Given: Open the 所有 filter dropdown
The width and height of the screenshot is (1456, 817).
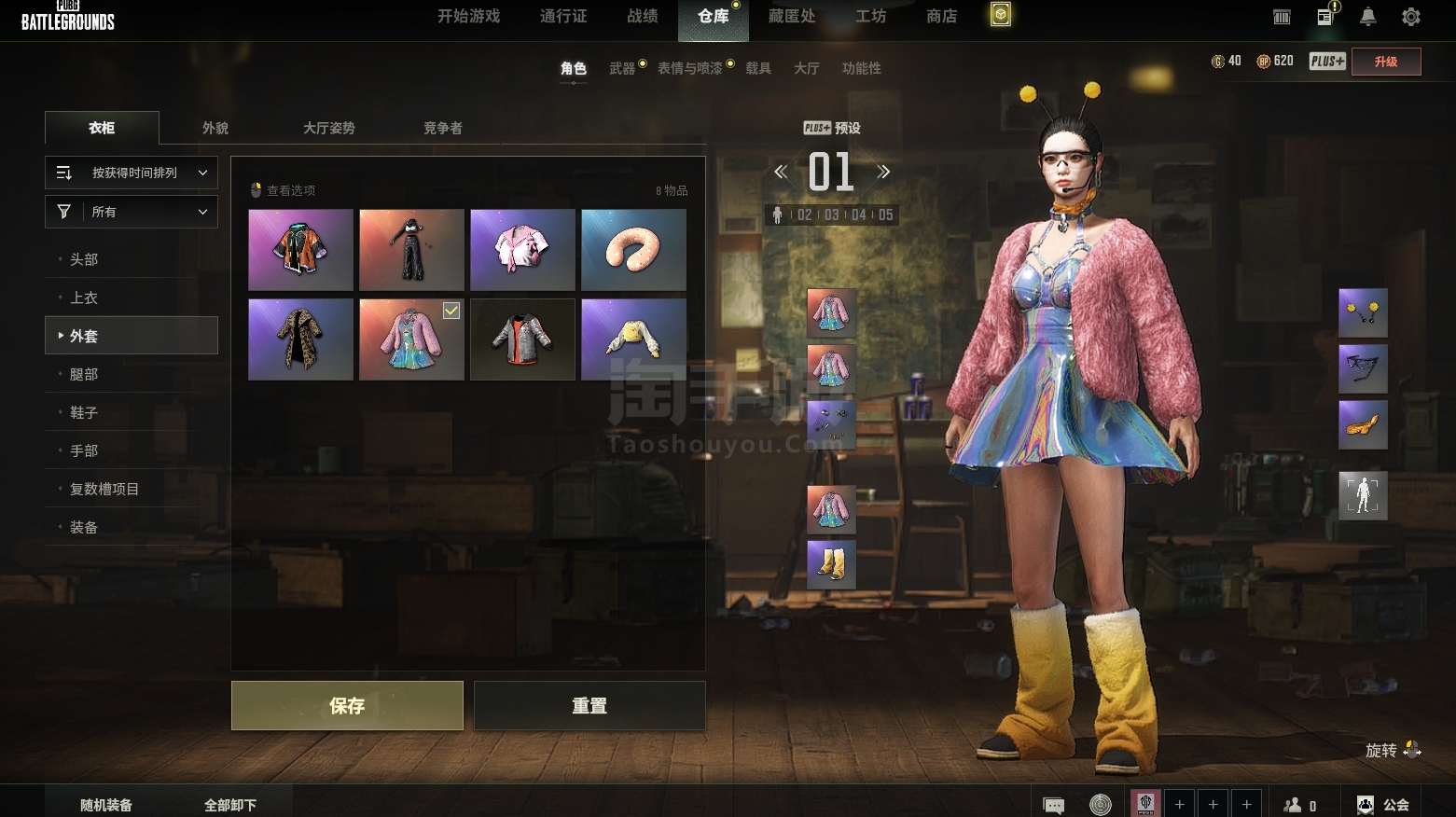Looking at the screenshot, I should pyautogui.click(x=132, y=212).
